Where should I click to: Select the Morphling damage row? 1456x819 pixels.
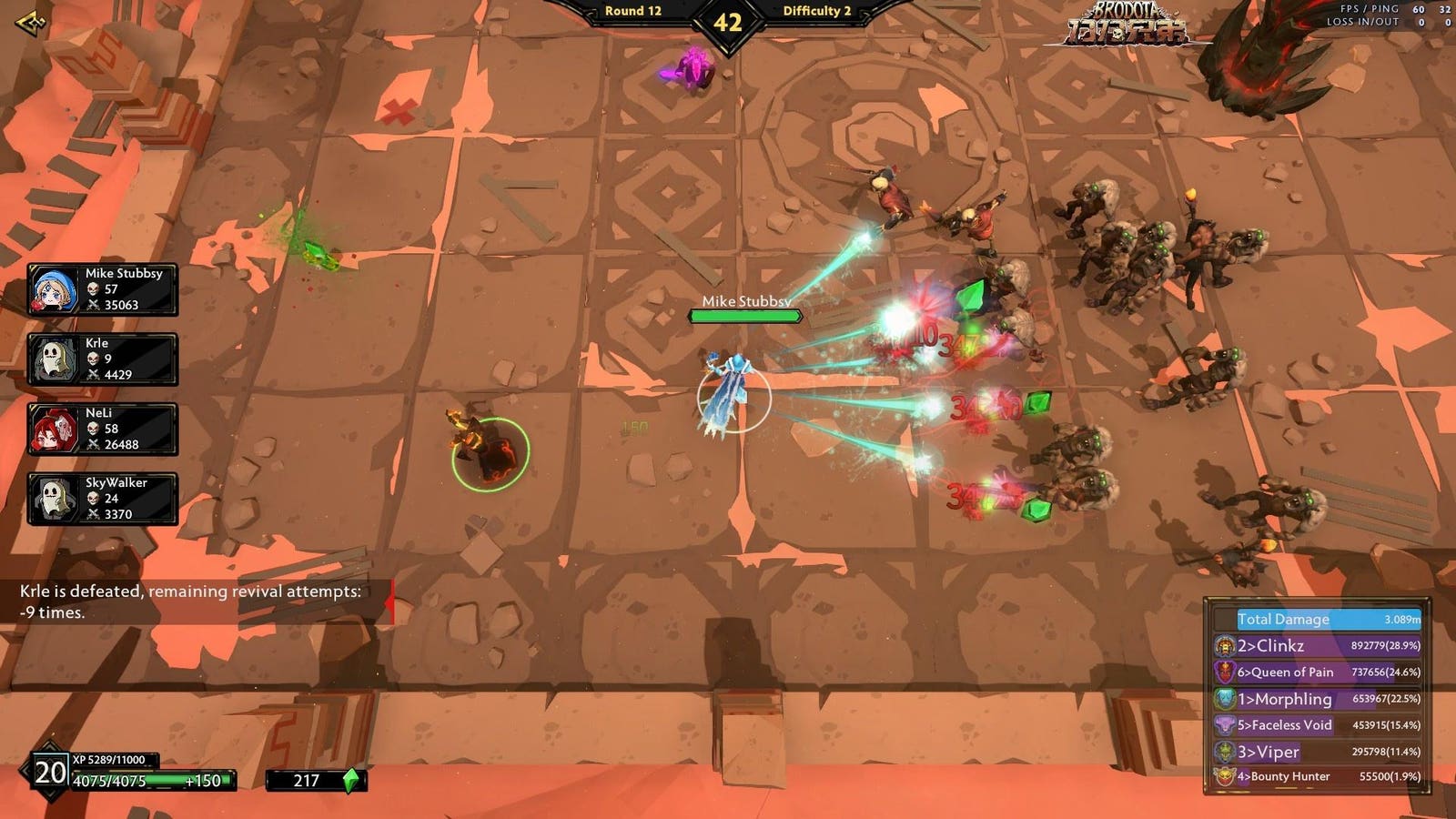pos(1318,699)
